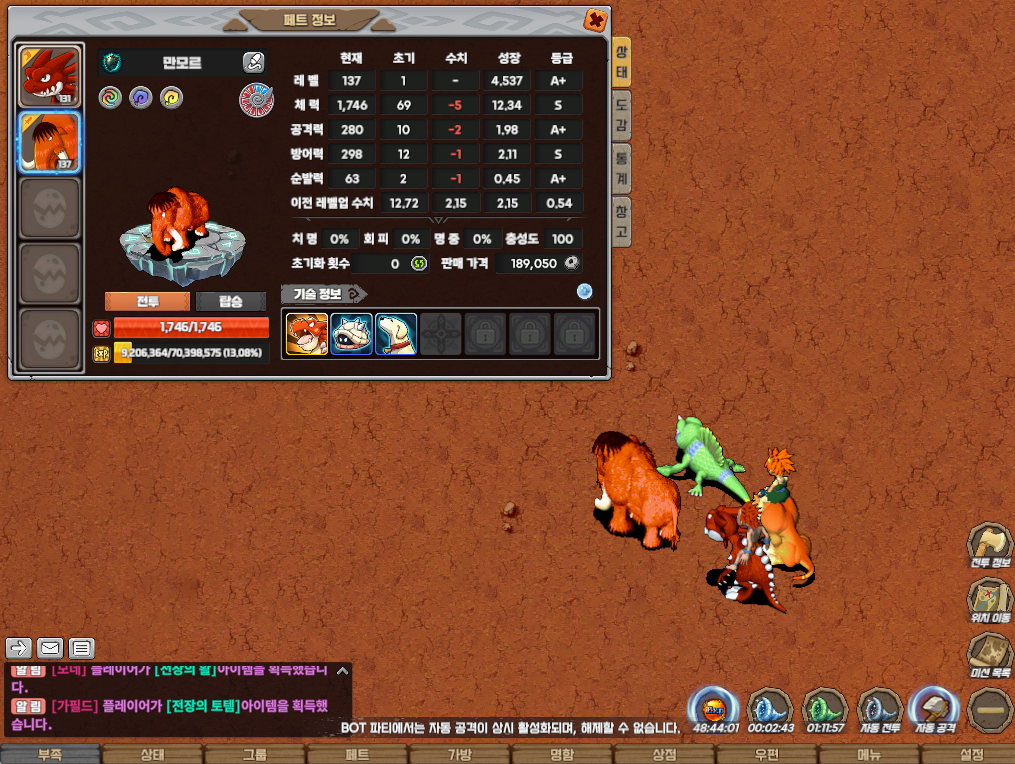Image resolution: width=1015 pixels, height=764 pixels.
Task: Click the green reset icon beside 초기화 횟수
Action: coord(419,263)
